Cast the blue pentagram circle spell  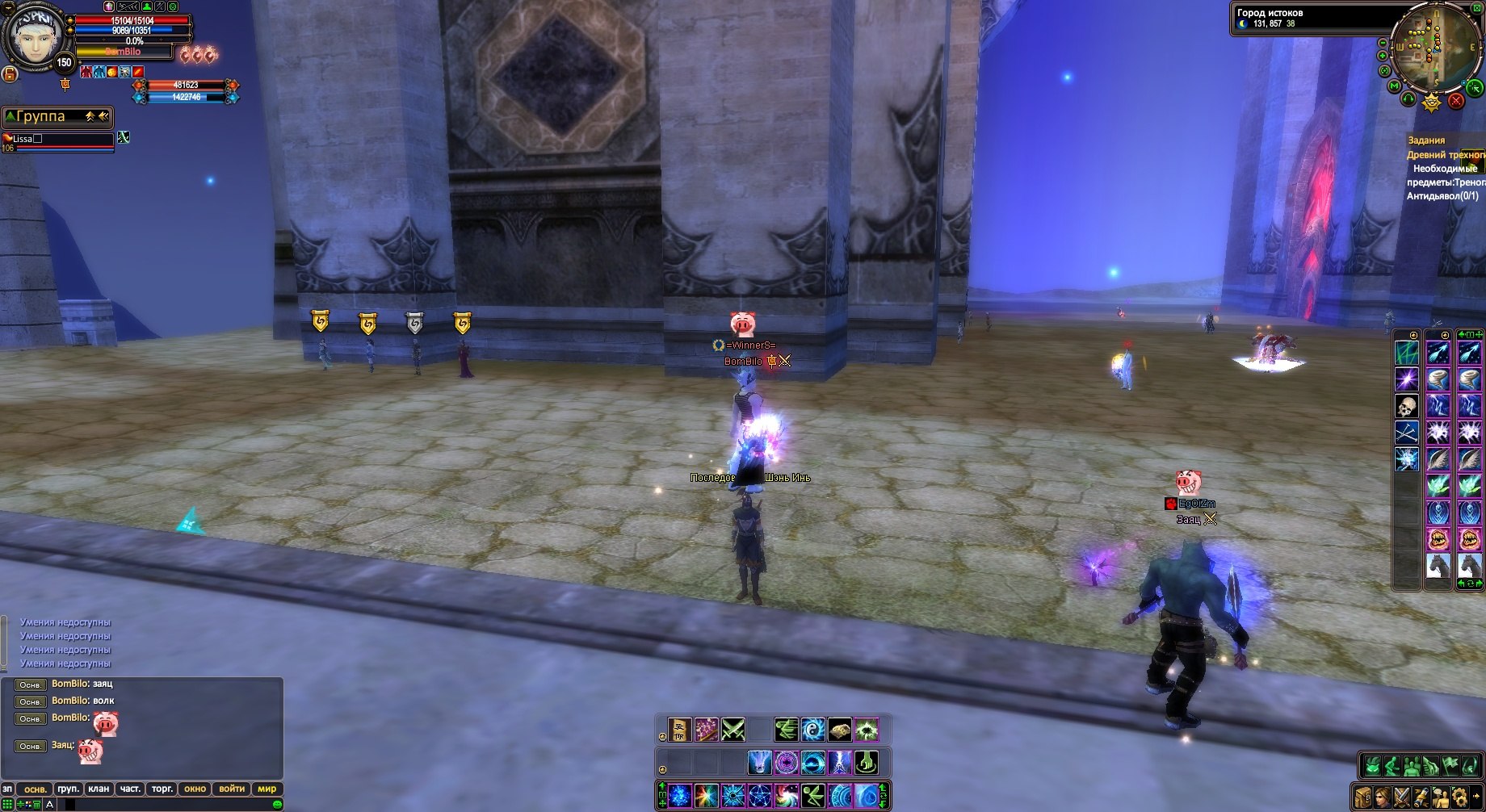pos(759,795)
